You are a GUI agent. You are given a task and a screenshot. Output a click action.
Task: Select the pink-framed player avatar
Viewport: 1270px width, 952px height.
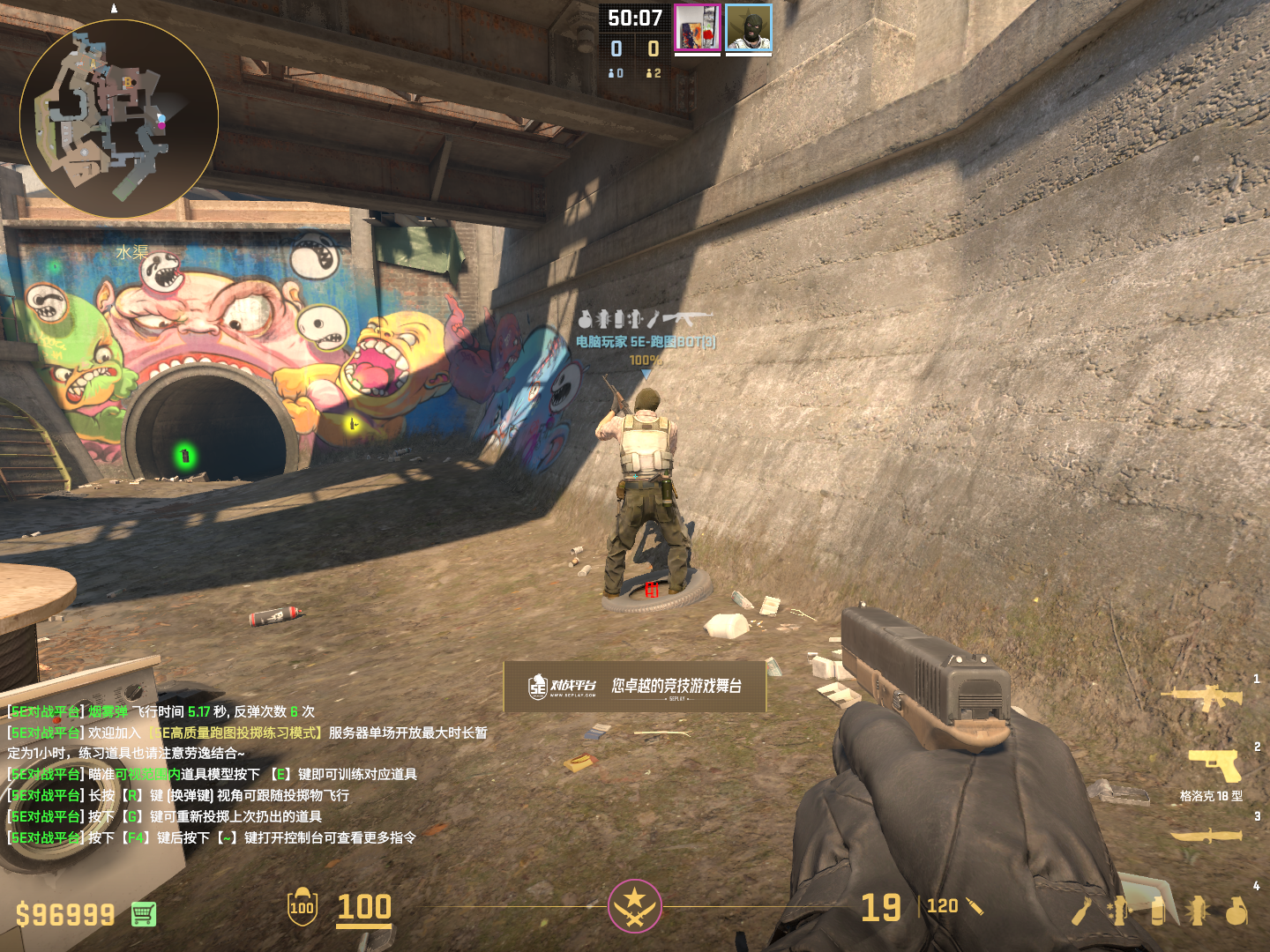click(698, 28)
